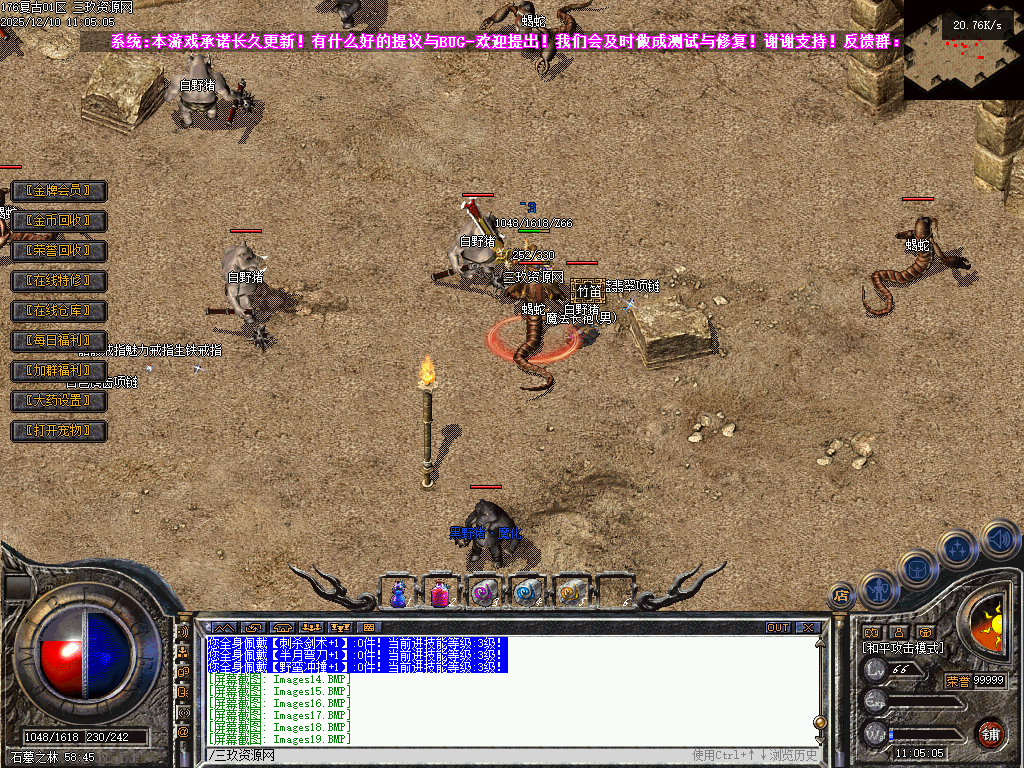Use the blue mana potion in the hotbar
Image resolution: width=1024 pixels, height=768 pixels.
pyautogui.click(x=398, y=593)
